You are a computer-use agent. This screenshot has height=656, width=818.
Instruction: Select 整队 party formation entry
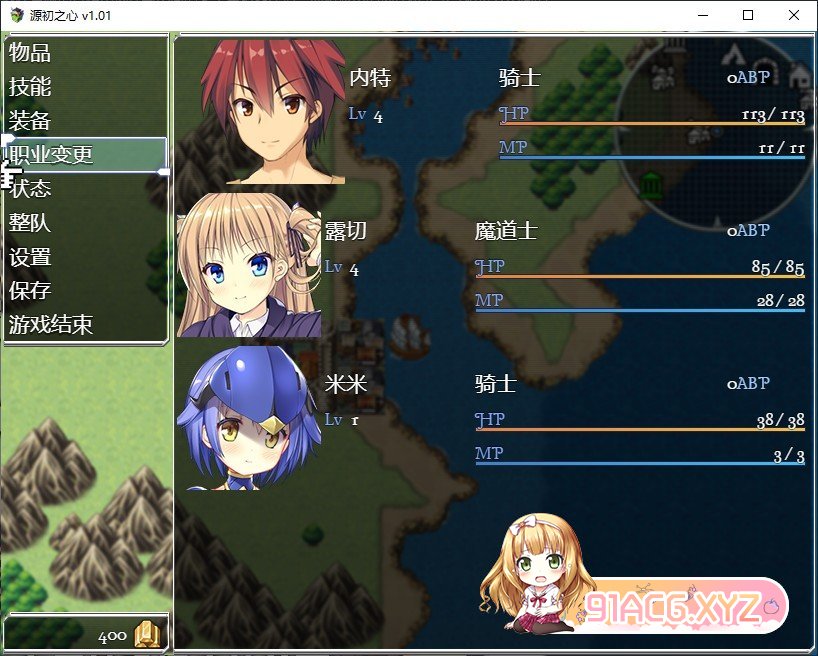click(31, 223)
